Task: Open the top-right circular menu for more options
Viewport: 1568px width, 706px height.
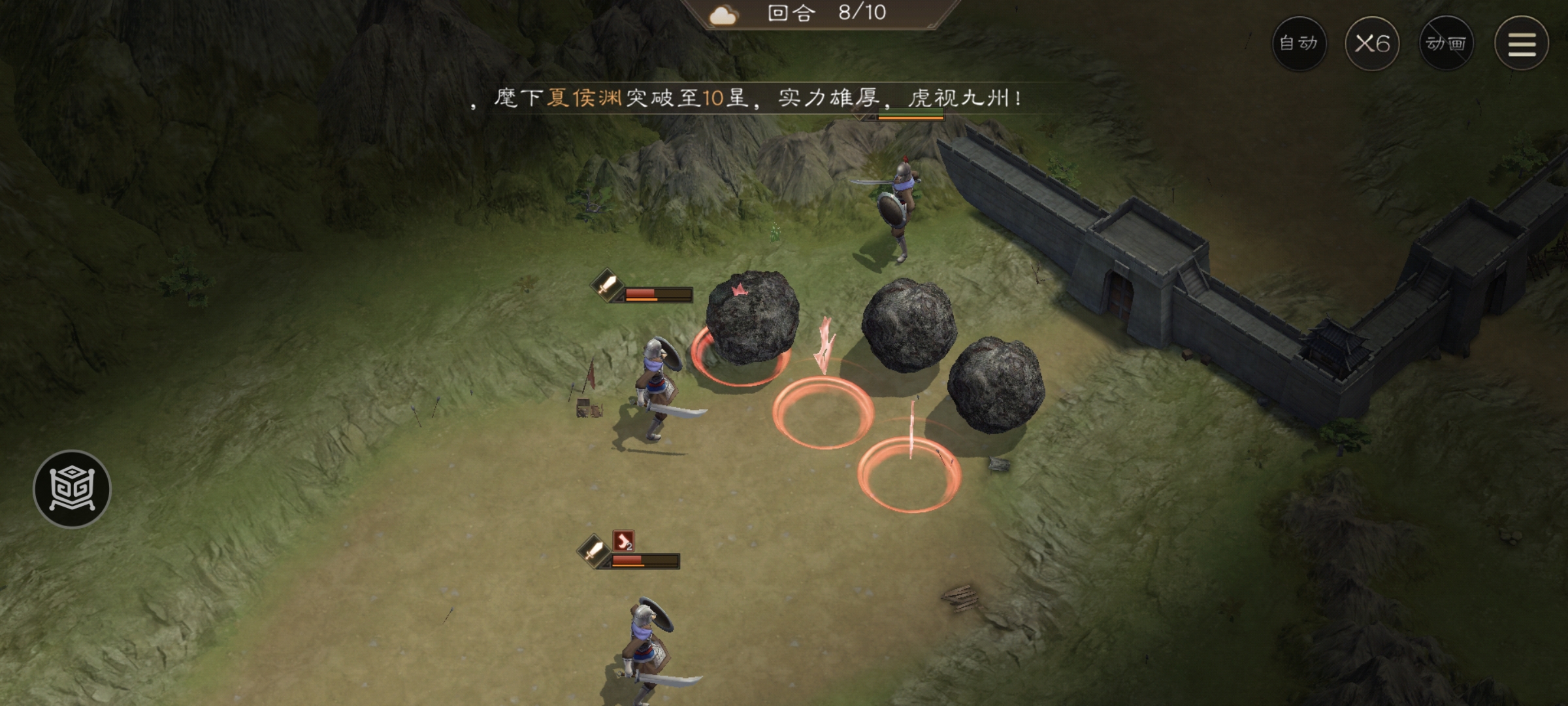Action: pyautogui.click(x=1522, y=43)
